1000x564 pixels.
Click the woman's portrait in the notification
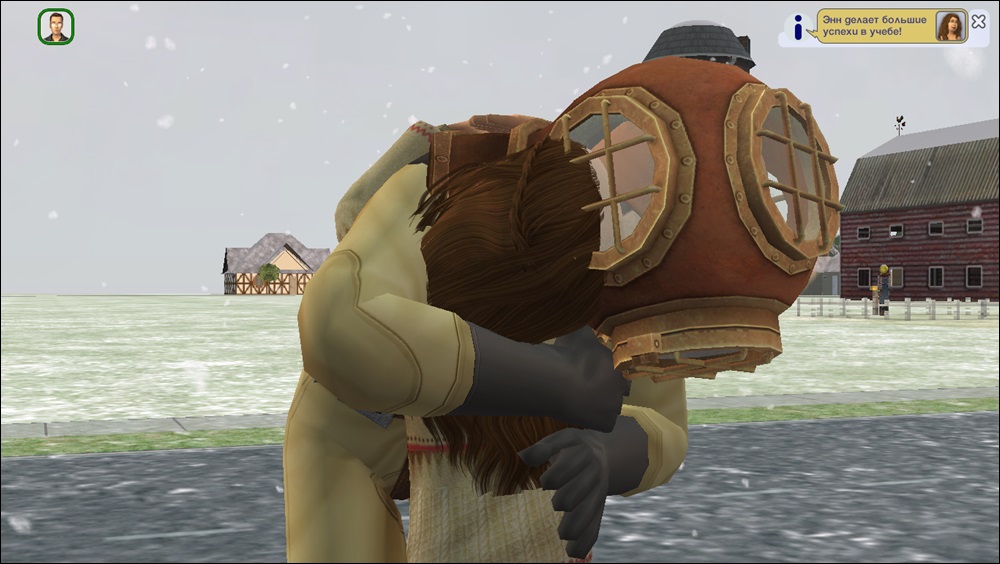pyautogui.click(x=949, y=27)
